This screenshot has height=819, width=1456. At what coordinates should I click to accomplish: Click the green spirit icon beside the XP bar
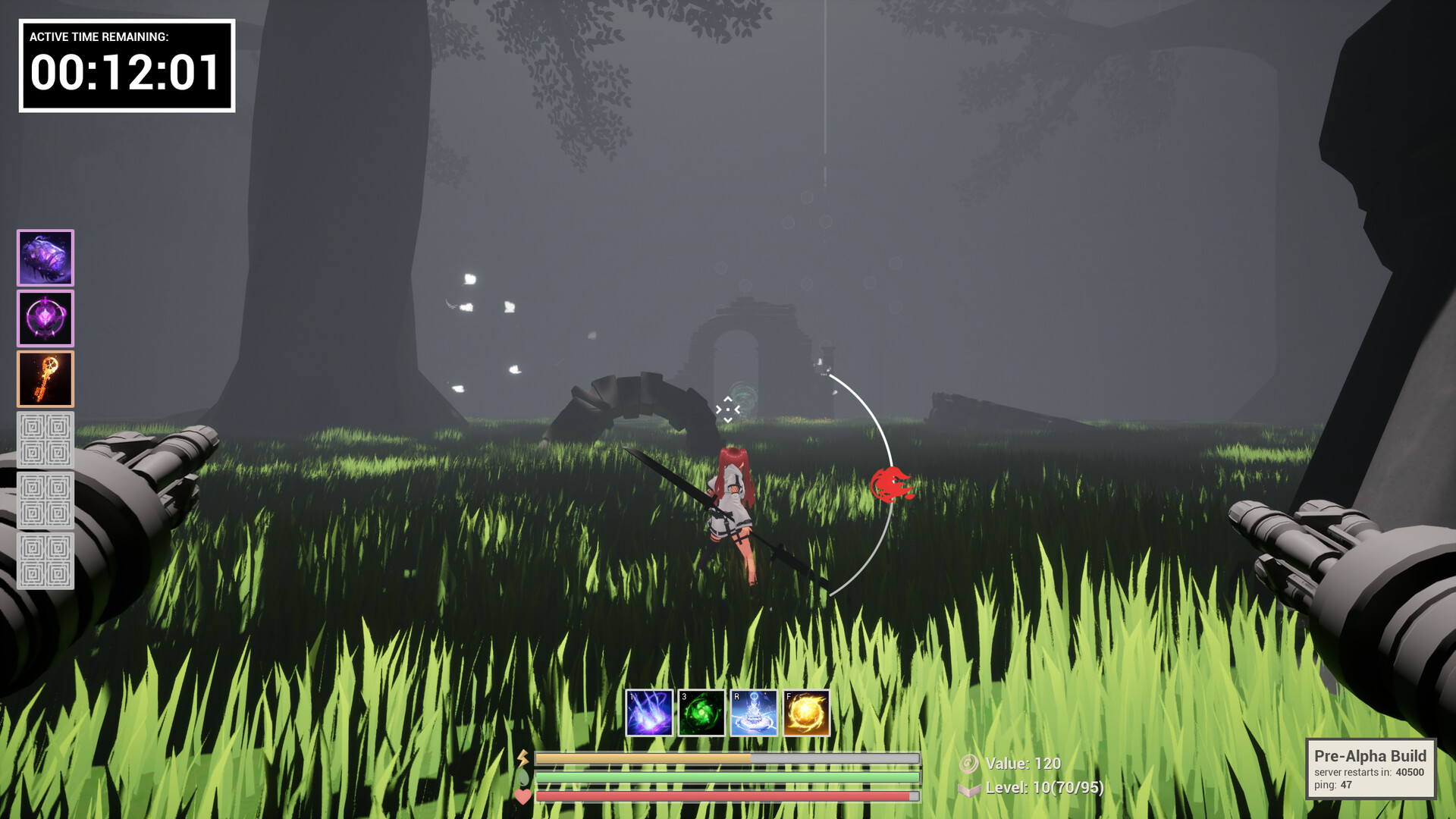click(x=523, y=778)
